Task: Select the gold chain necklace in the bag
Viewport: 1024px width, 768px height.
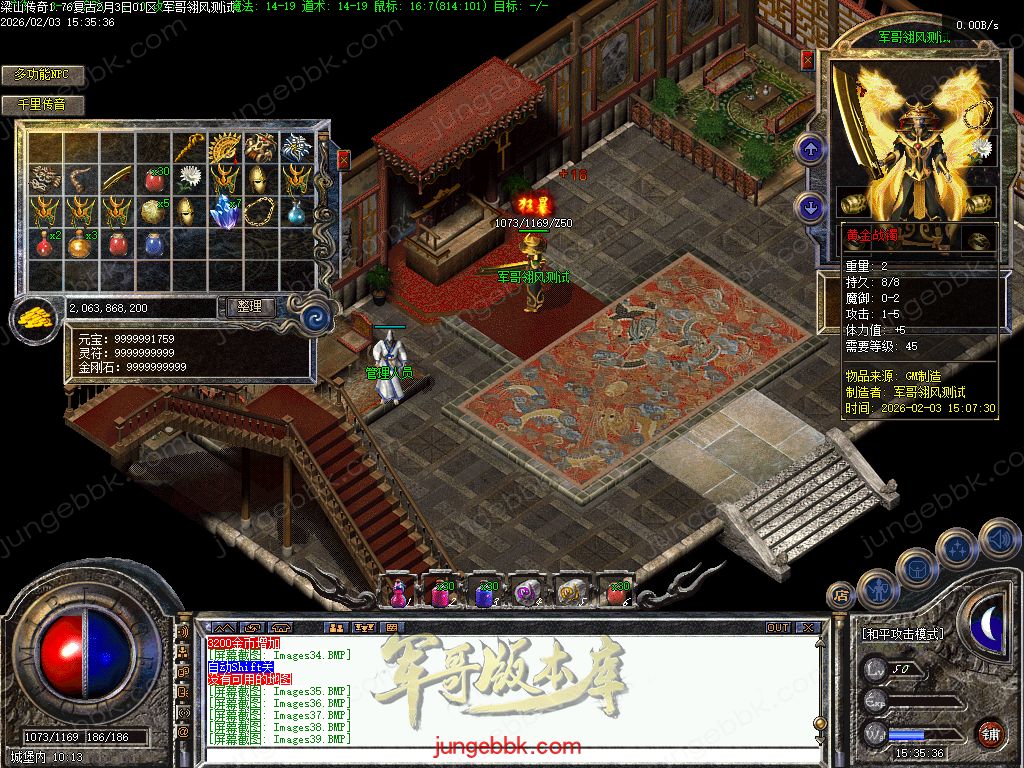Action: 260,211
